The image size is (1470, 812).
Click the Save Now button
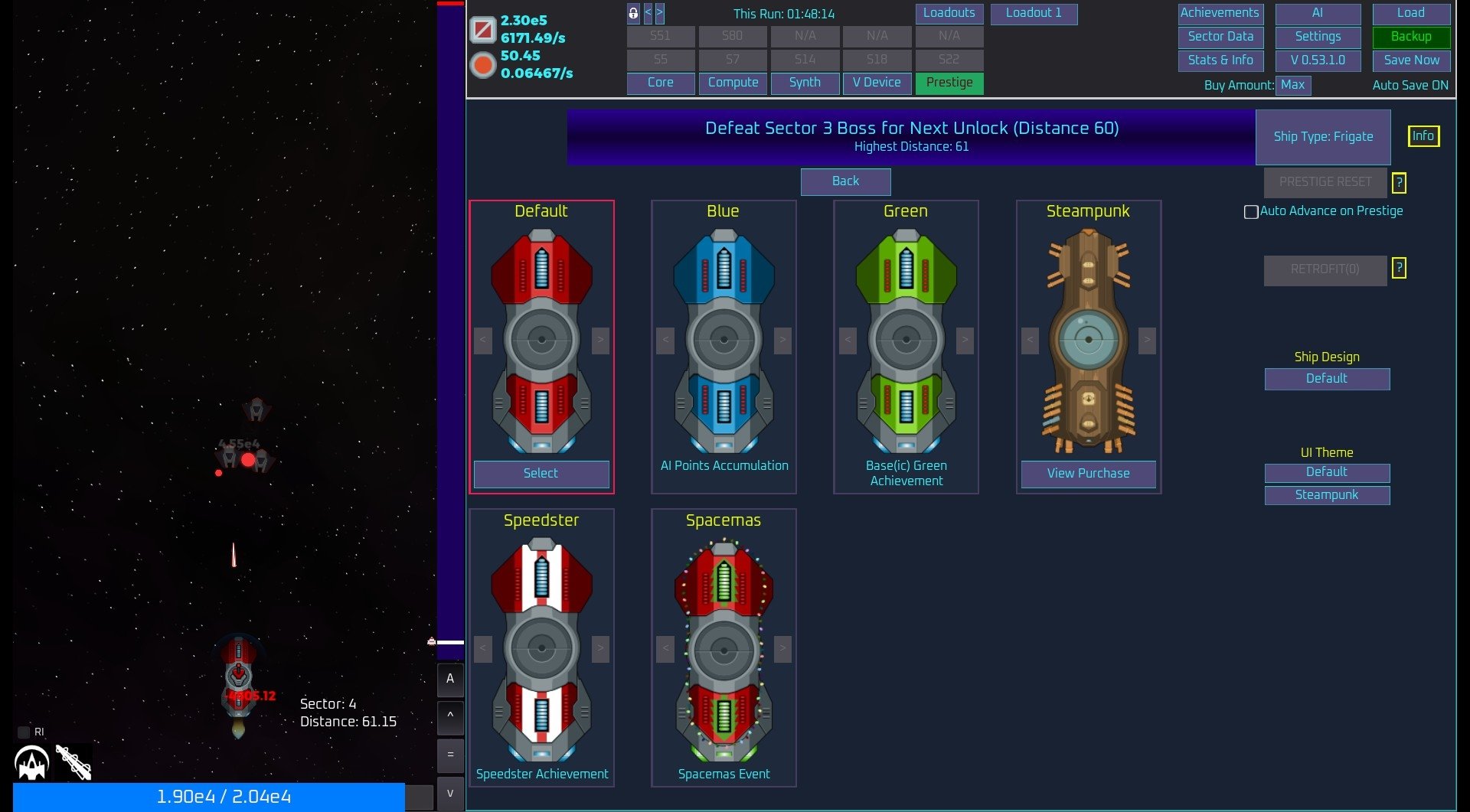pyautogui.click(x=1411, y=60)
